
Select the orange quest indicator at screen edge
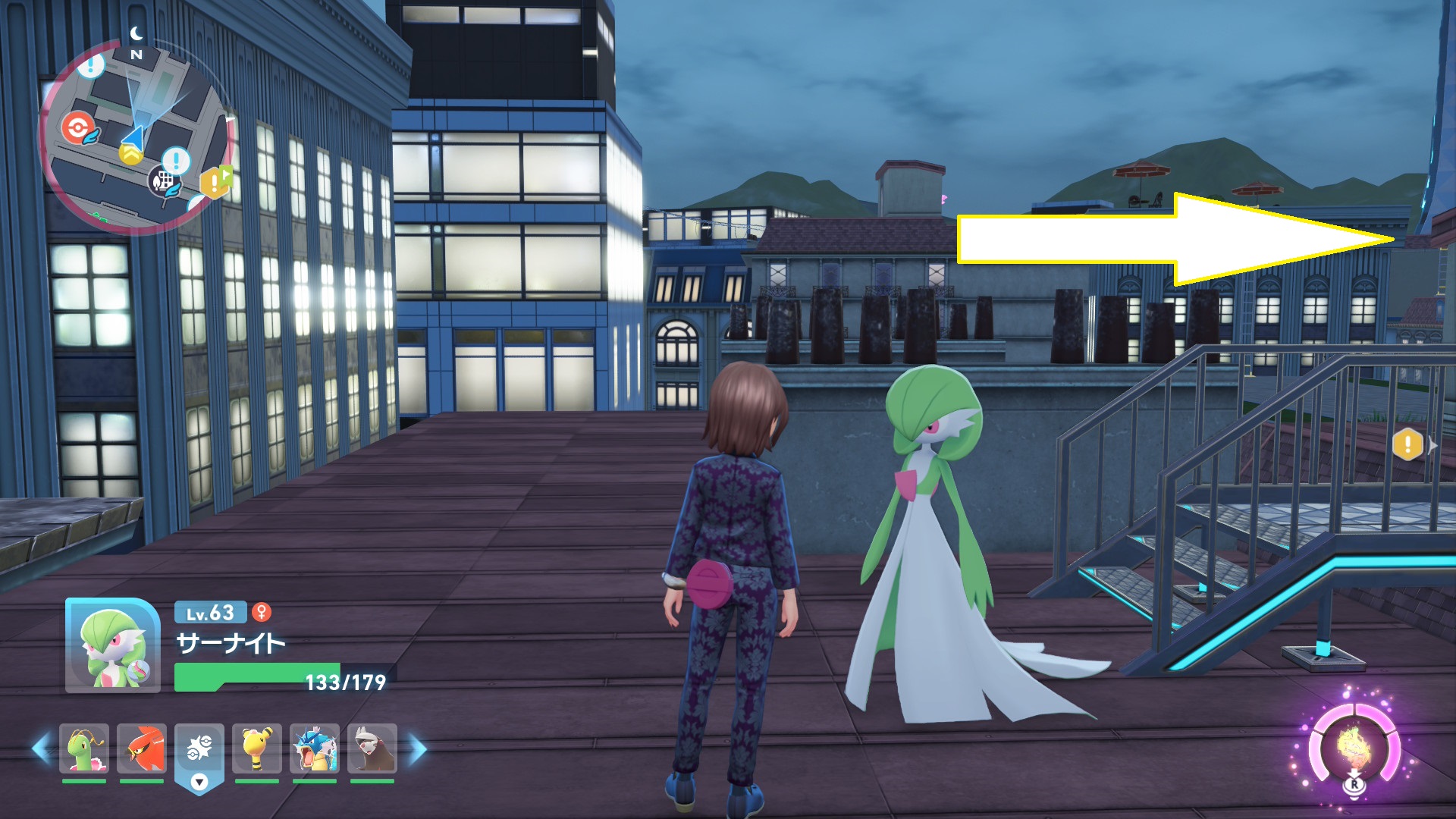tap(1407, 444)
